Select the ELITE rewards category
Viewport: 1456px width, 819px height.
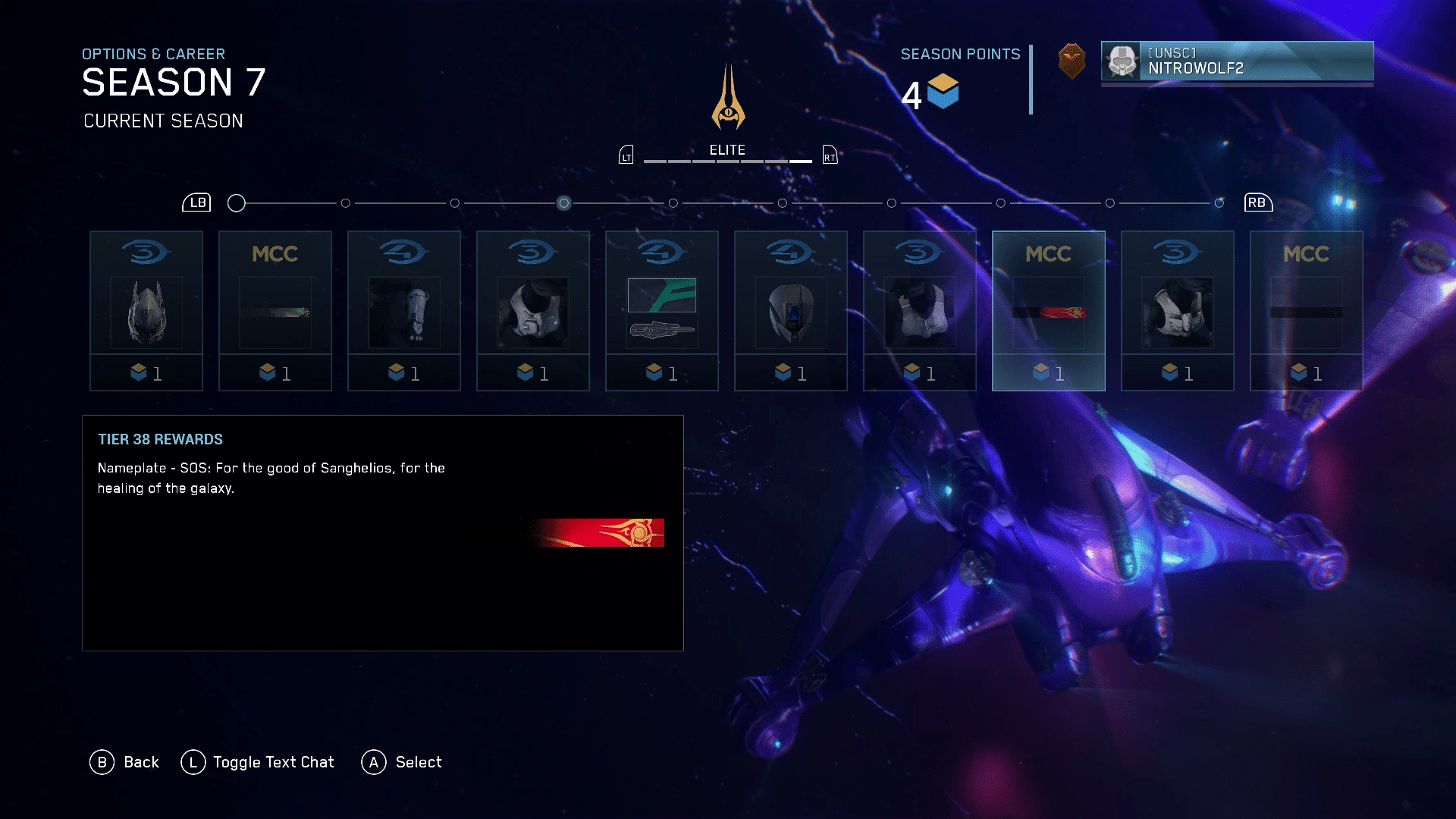(727, 150)
